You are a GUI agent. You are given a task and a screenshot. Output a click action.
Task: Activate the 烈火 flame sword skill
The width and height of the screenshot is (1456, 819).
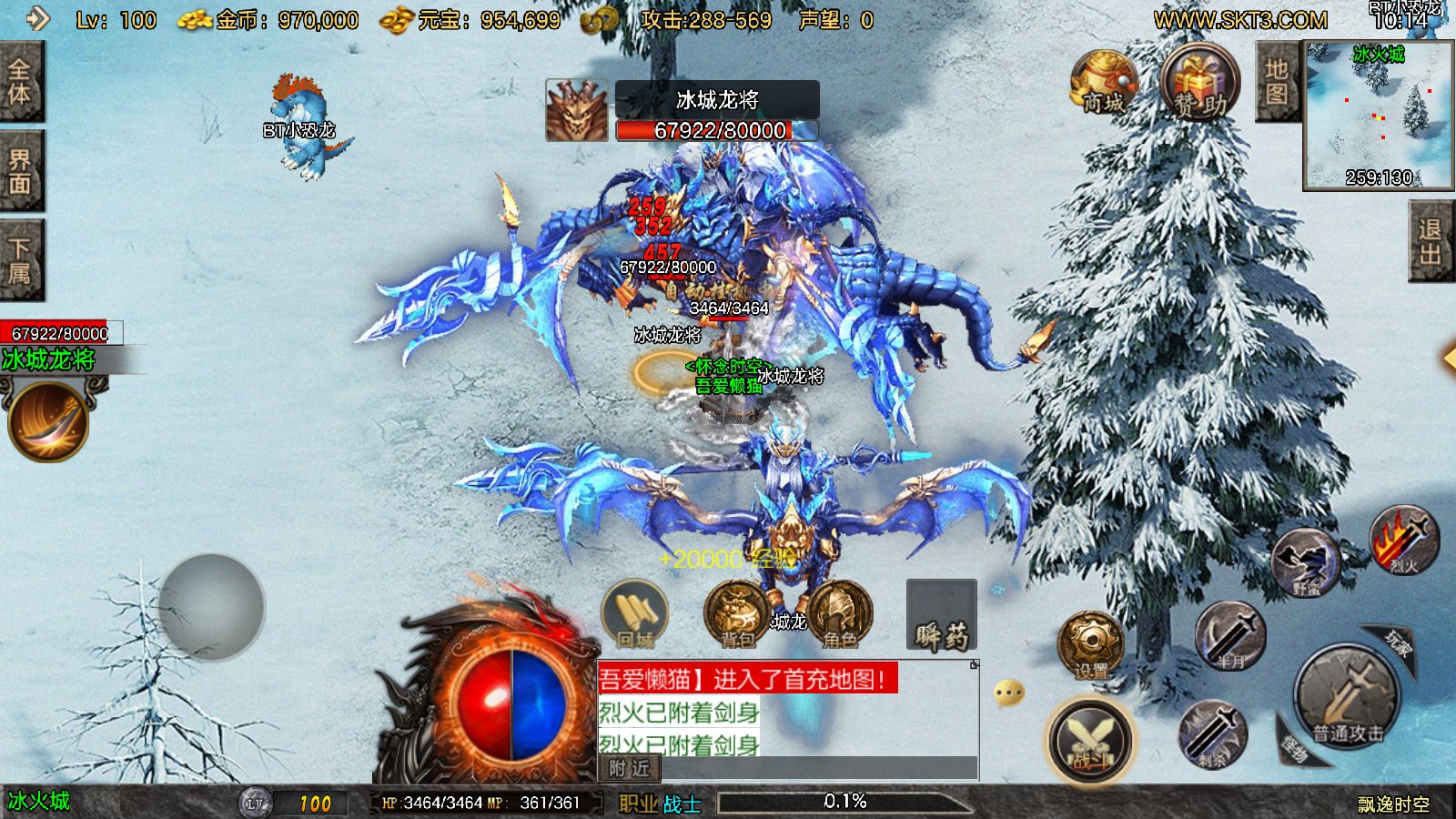(1404, 541)
